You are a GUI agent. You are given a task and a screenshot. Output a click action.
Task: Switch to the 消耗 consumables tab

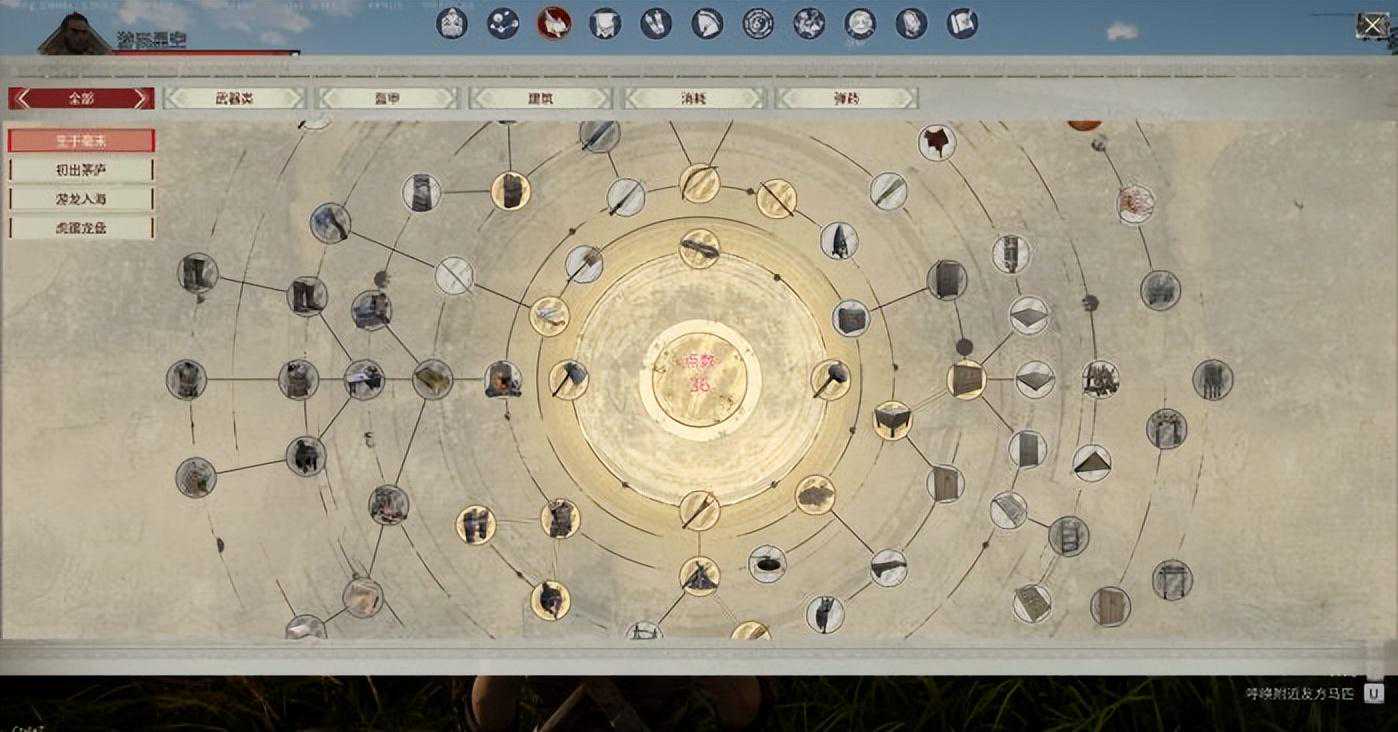pyautogui.click(x=693, y=98)
